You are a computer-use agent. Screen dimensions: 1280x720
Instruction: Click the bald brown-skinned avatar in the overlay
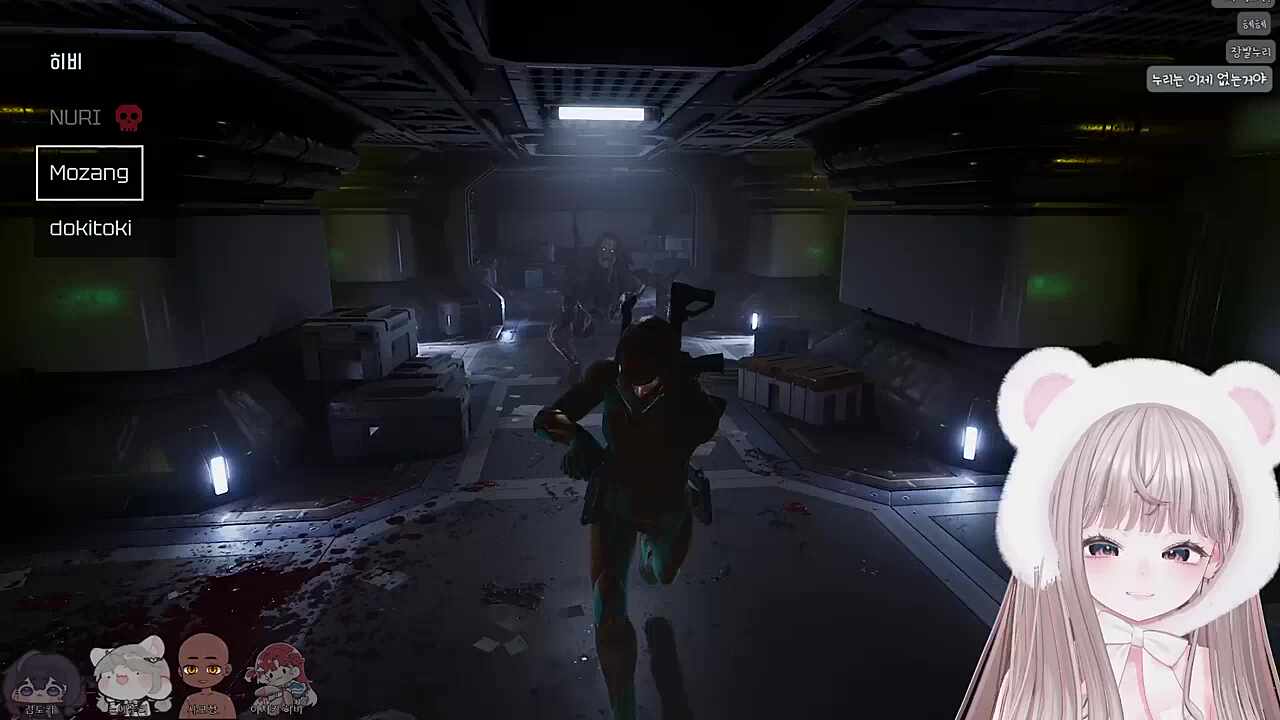pyautogui.click(x=204, y=672)
